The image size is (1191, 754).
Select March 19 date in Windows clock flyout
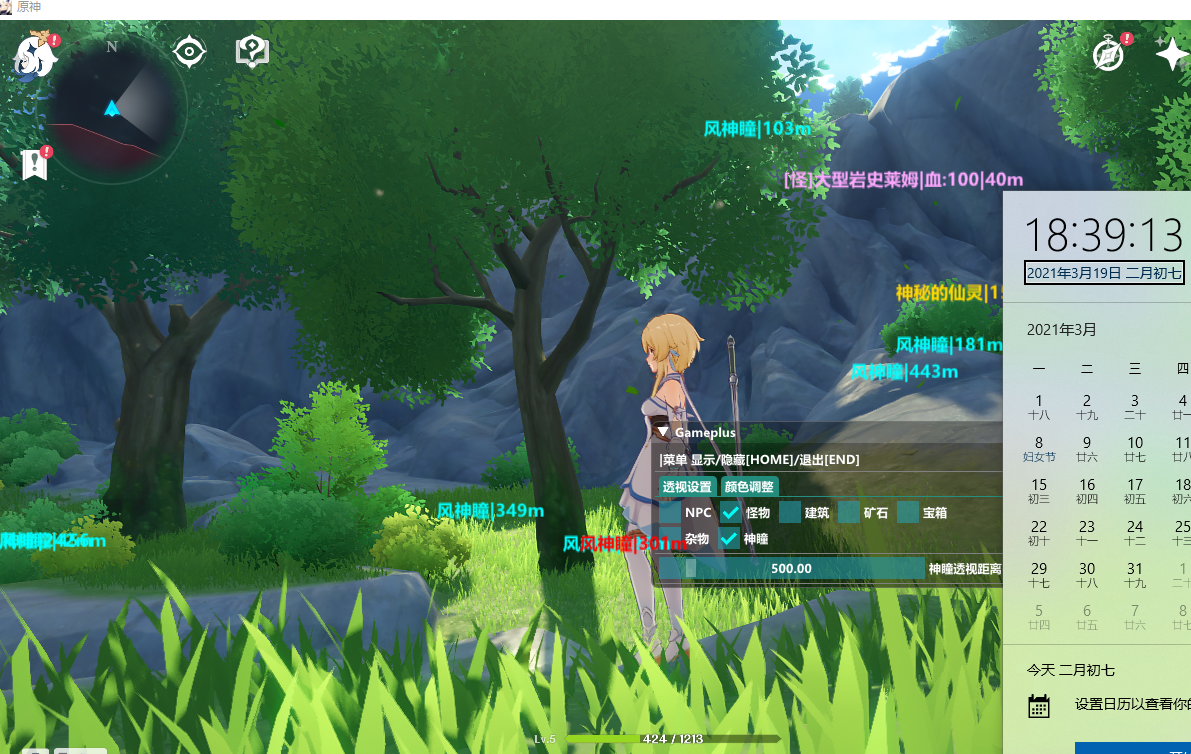[x=1104, y=273]
